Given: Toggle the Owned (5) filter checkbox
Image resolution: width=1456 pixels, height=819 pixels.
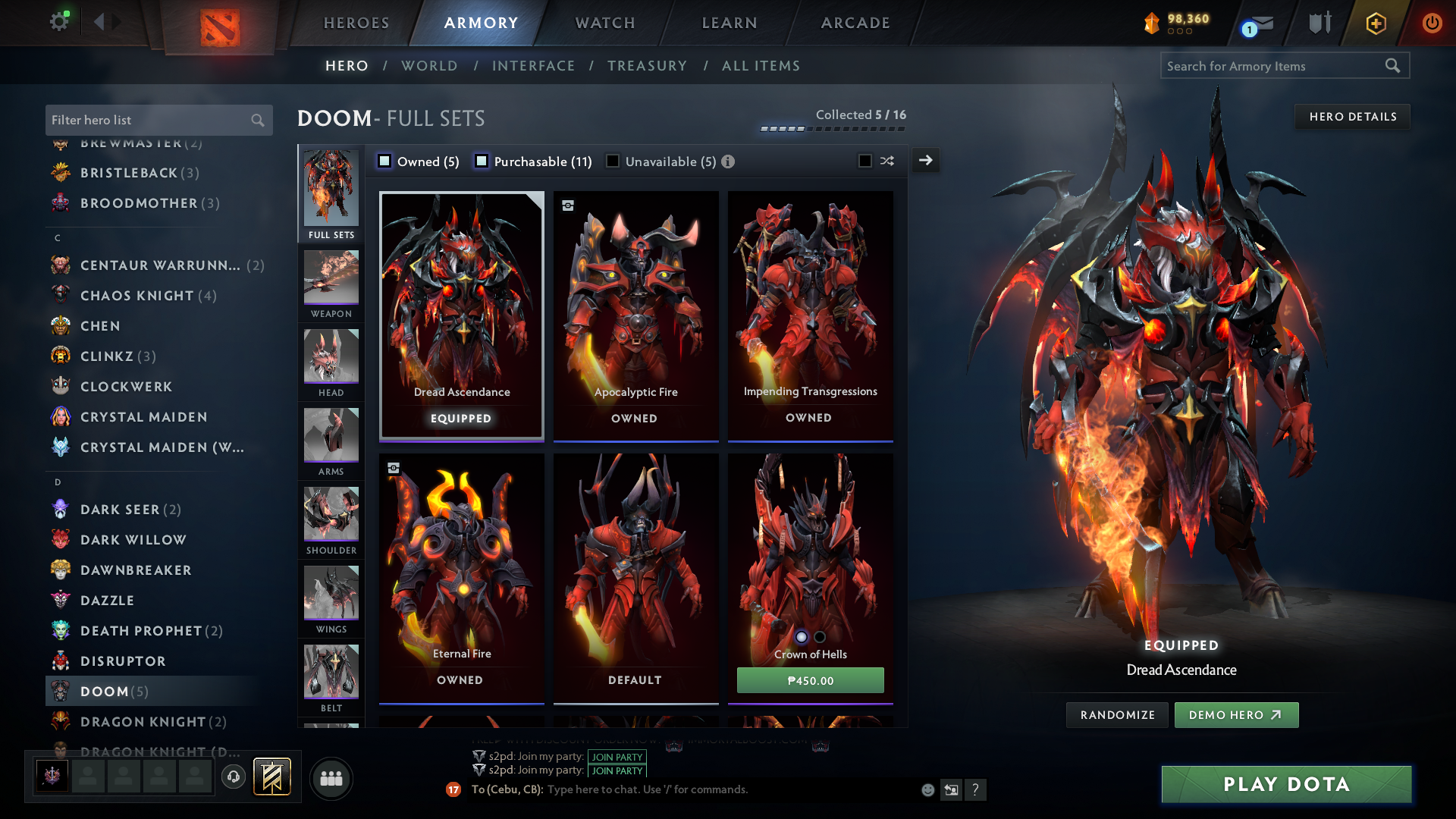Looking at the screenshot, I should (x=384, y=161).
